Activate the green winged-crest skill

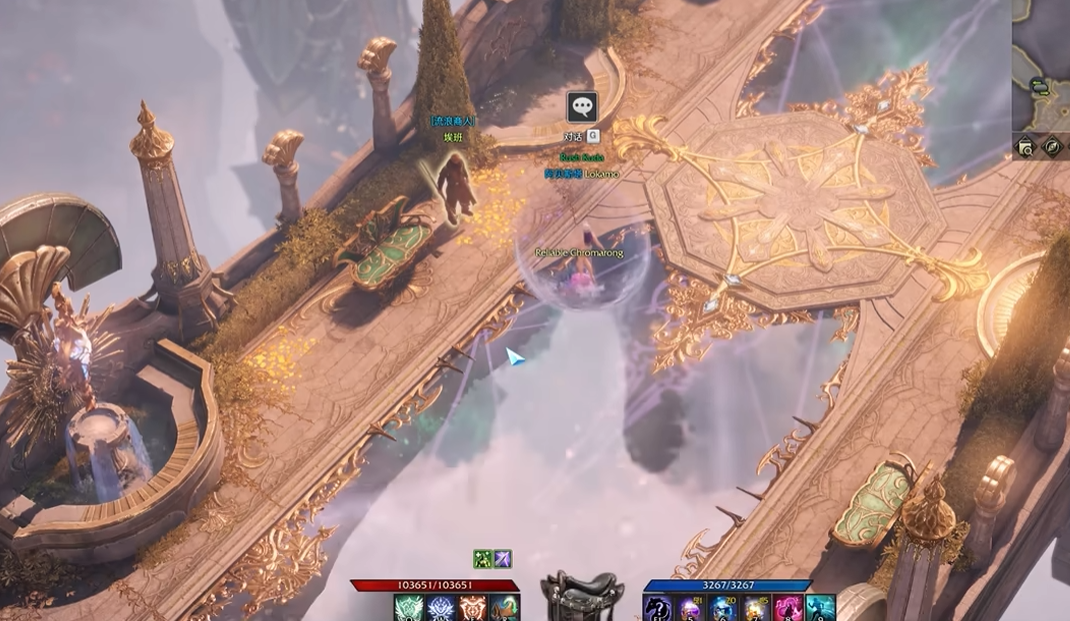coord(409,608)
